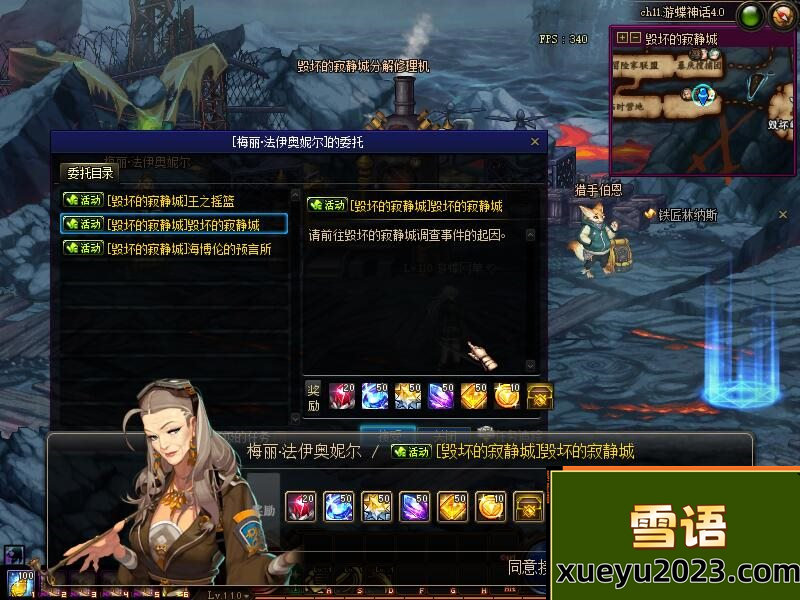Zoom out the minimap with the minus button
800x600 pixels.
[x=635, y=38]
